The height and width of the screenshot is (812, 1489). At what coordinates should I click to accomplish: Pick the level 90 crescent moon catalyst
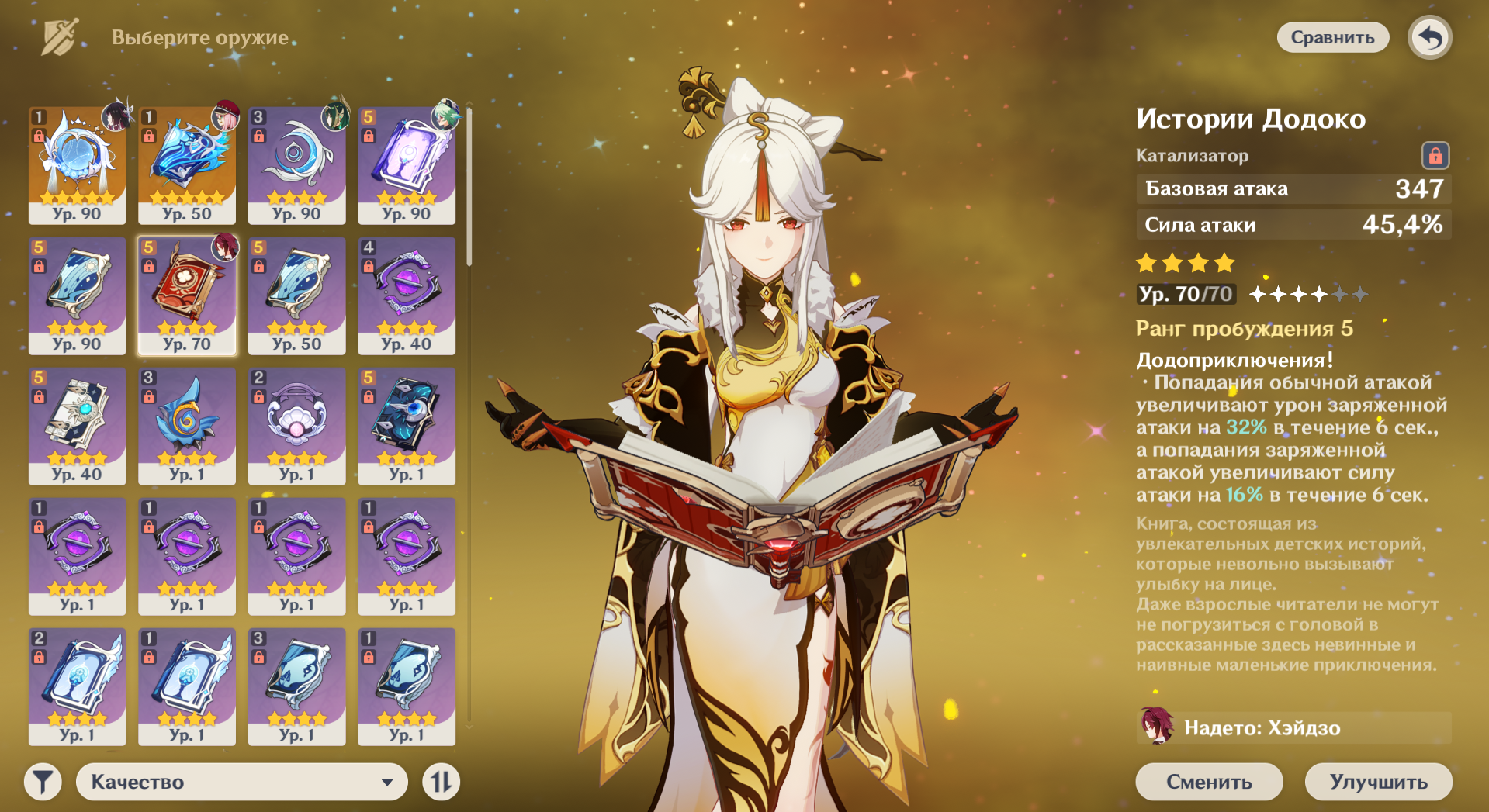click(296, 164)
